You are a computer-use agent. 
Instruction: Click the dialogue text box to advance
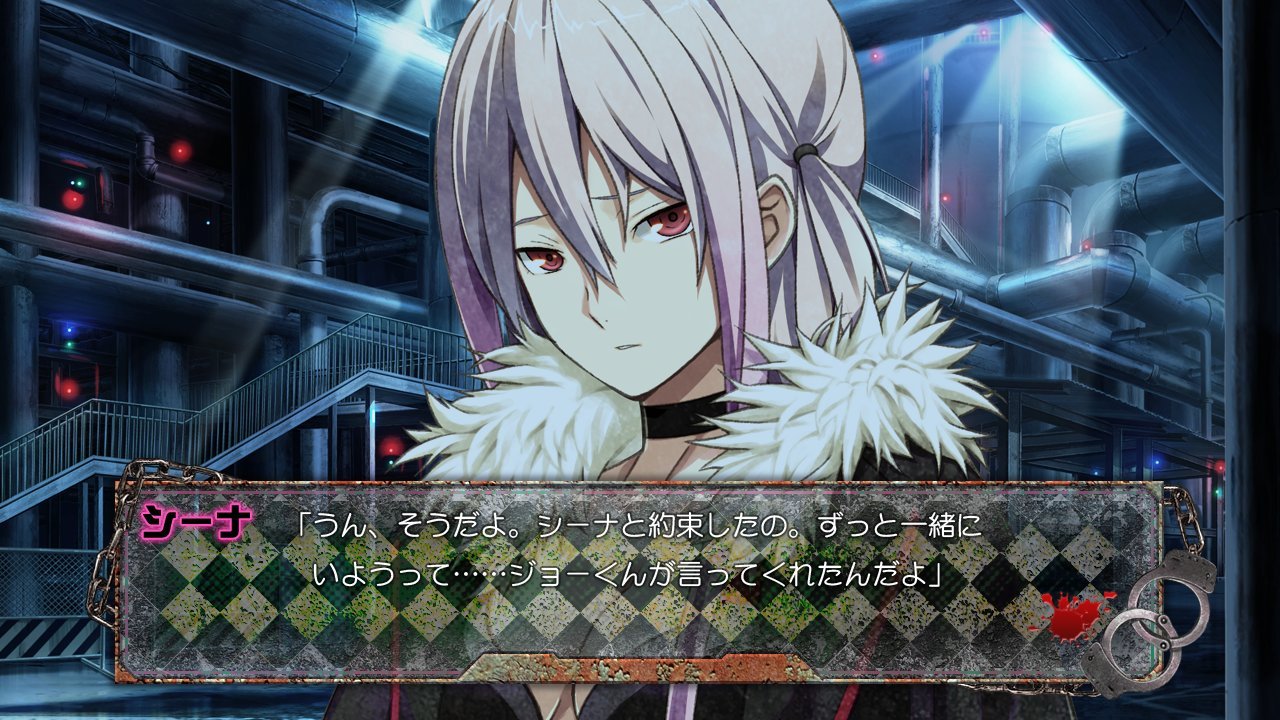click(640, 580)
